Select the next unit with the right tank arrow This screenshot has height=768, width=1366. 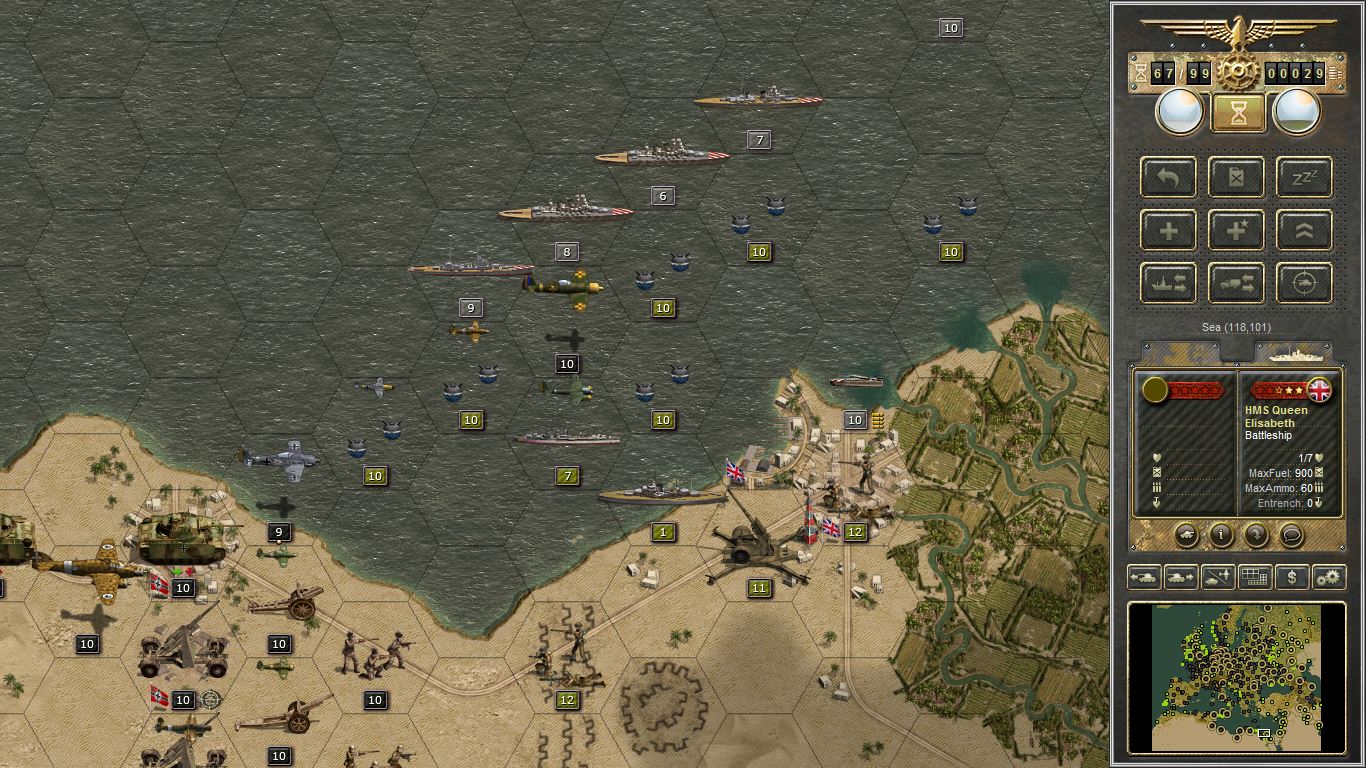(x=1180, y=577)
